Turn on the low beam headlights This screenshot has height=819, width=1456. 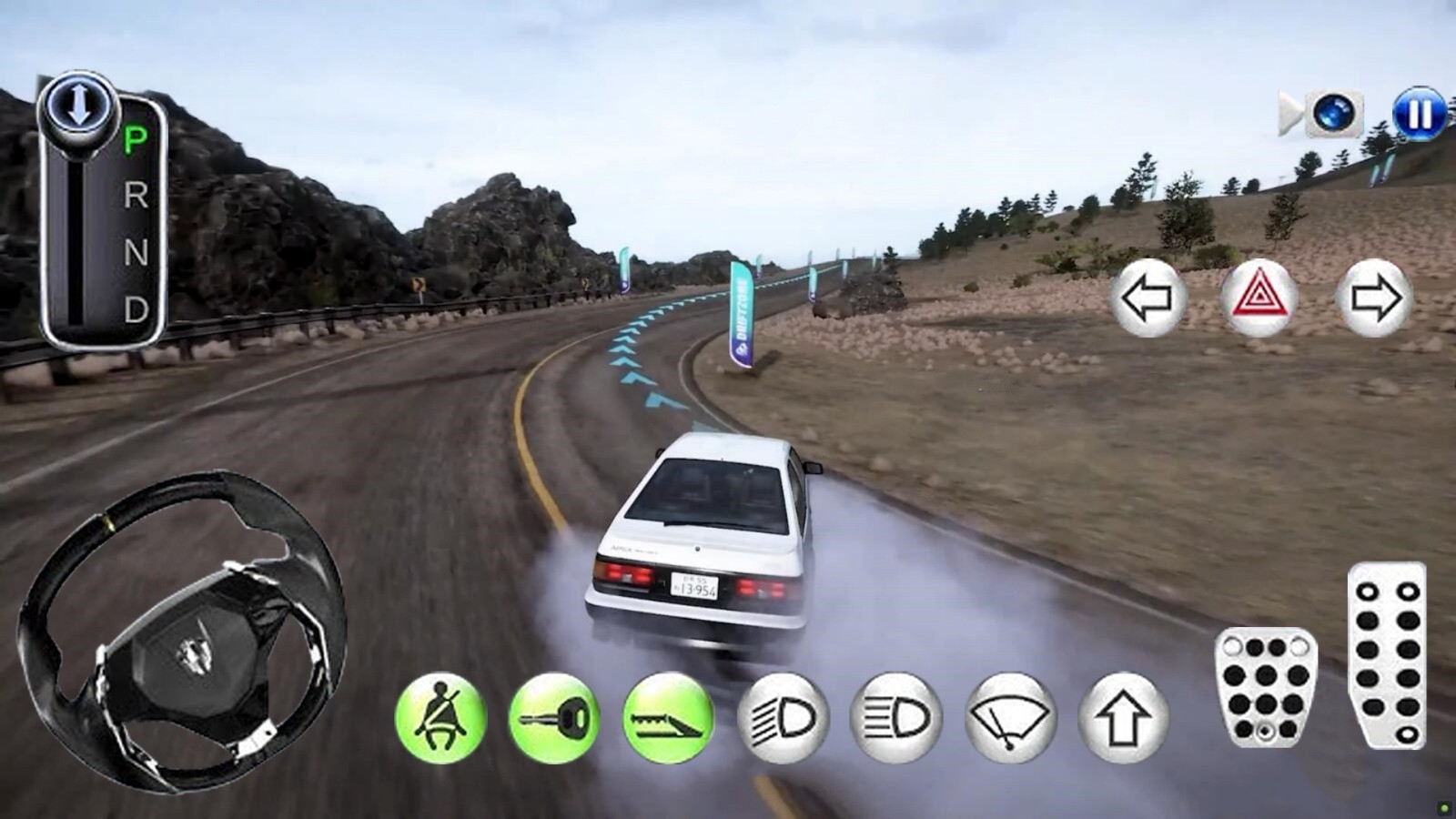click(x=783, y=718)
